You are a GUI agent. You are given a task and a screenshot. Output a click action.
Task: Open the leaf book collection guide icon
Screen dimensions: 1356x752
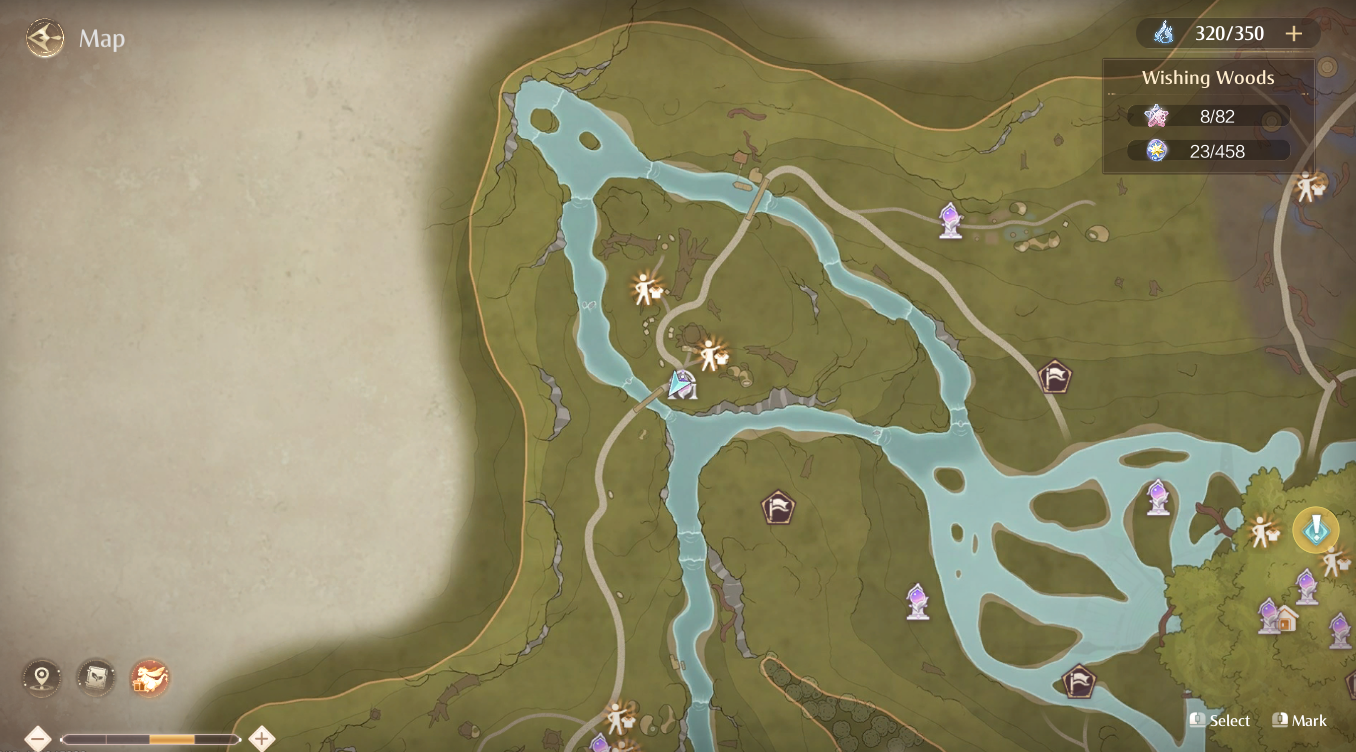point(96,678)
